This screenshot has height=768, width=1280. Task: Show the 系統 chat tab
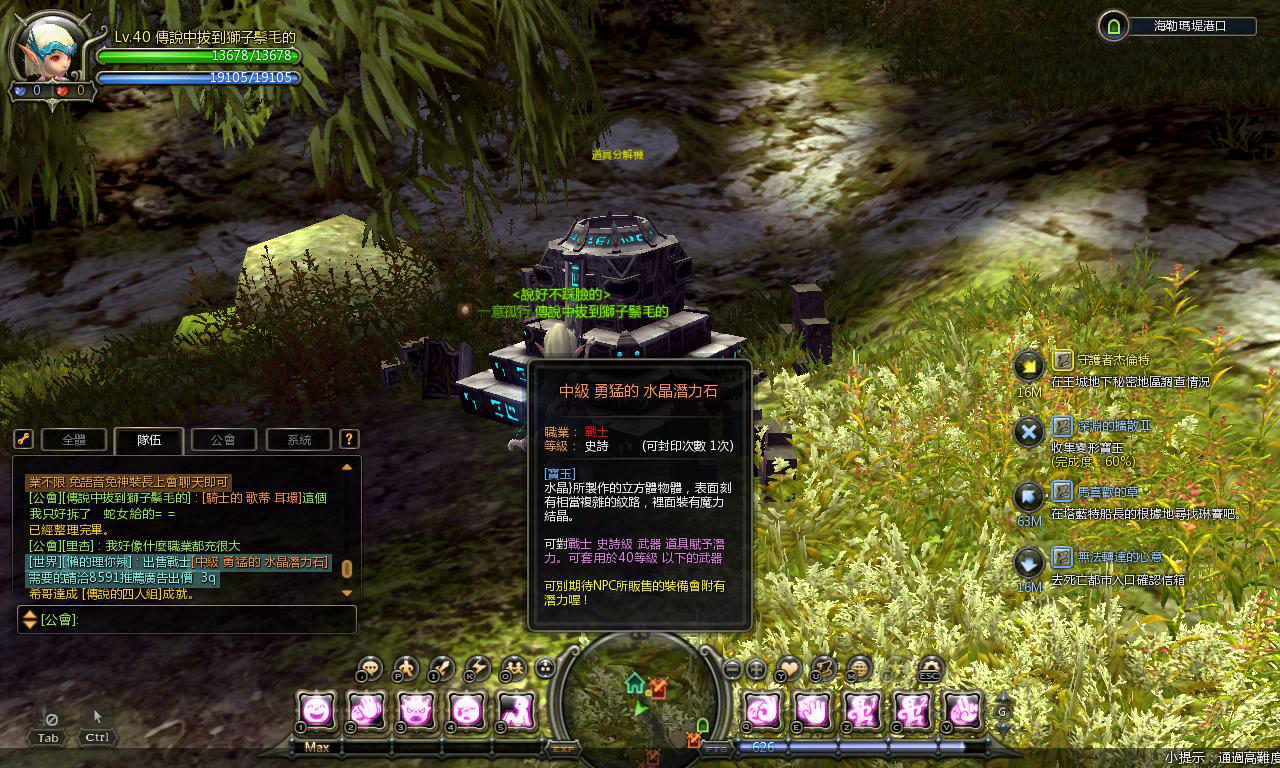(299, 439)
